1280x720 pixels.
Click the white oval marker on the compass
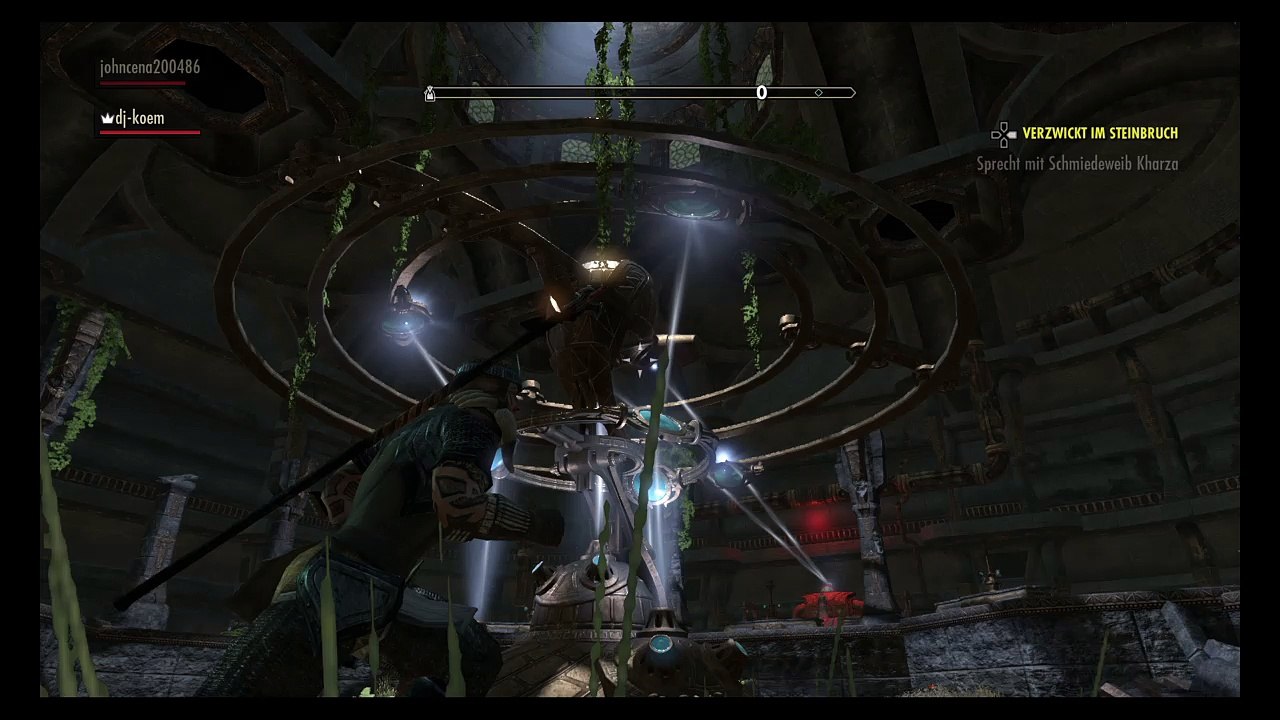(x=761, y=93)
